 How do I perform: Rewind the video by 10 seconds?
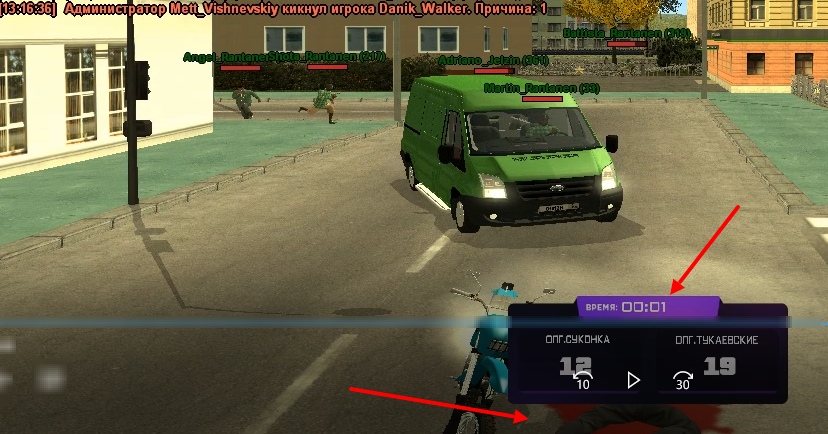tap(582, 380)
